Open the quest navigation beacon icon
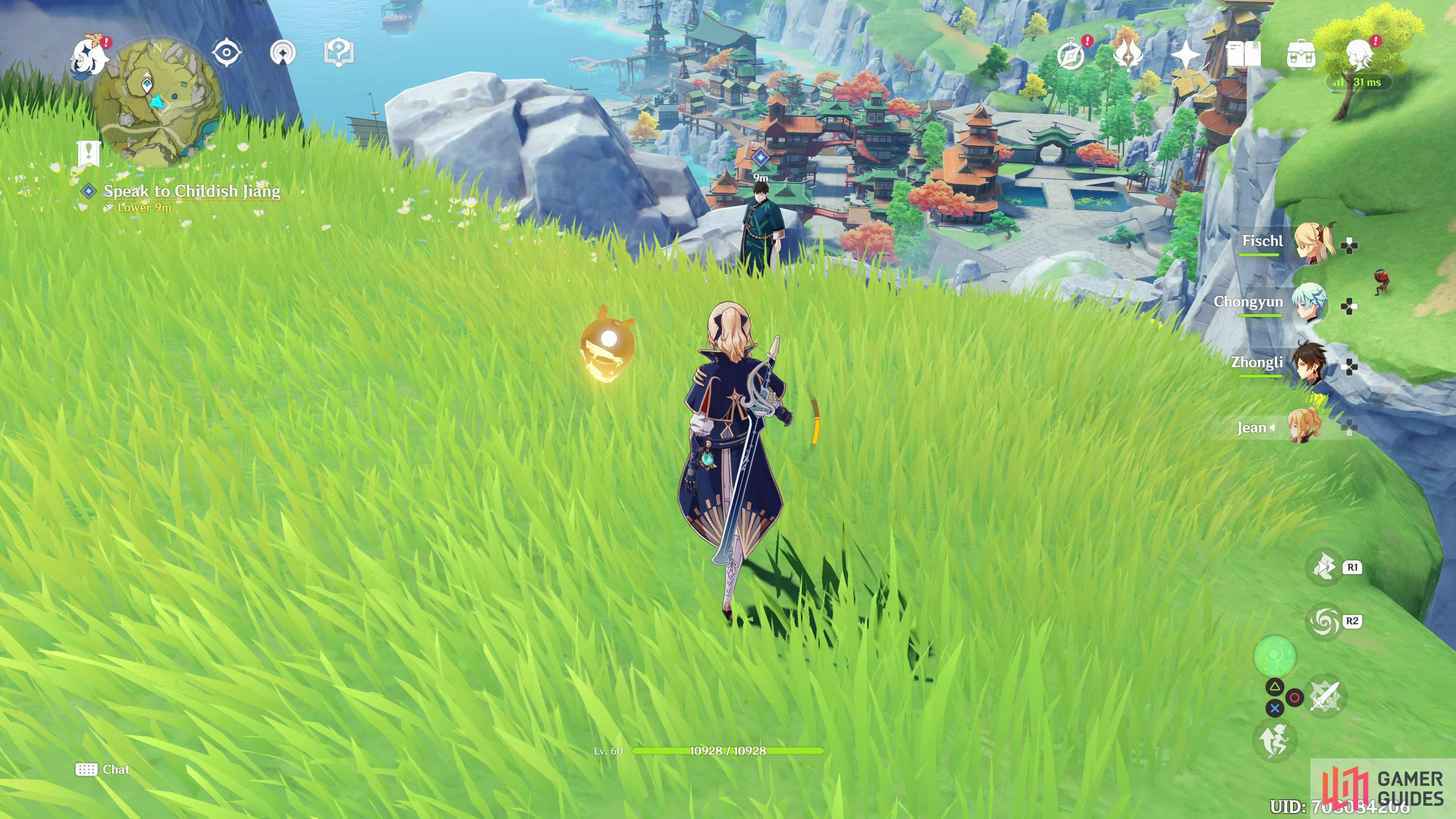 pos(282,53)
